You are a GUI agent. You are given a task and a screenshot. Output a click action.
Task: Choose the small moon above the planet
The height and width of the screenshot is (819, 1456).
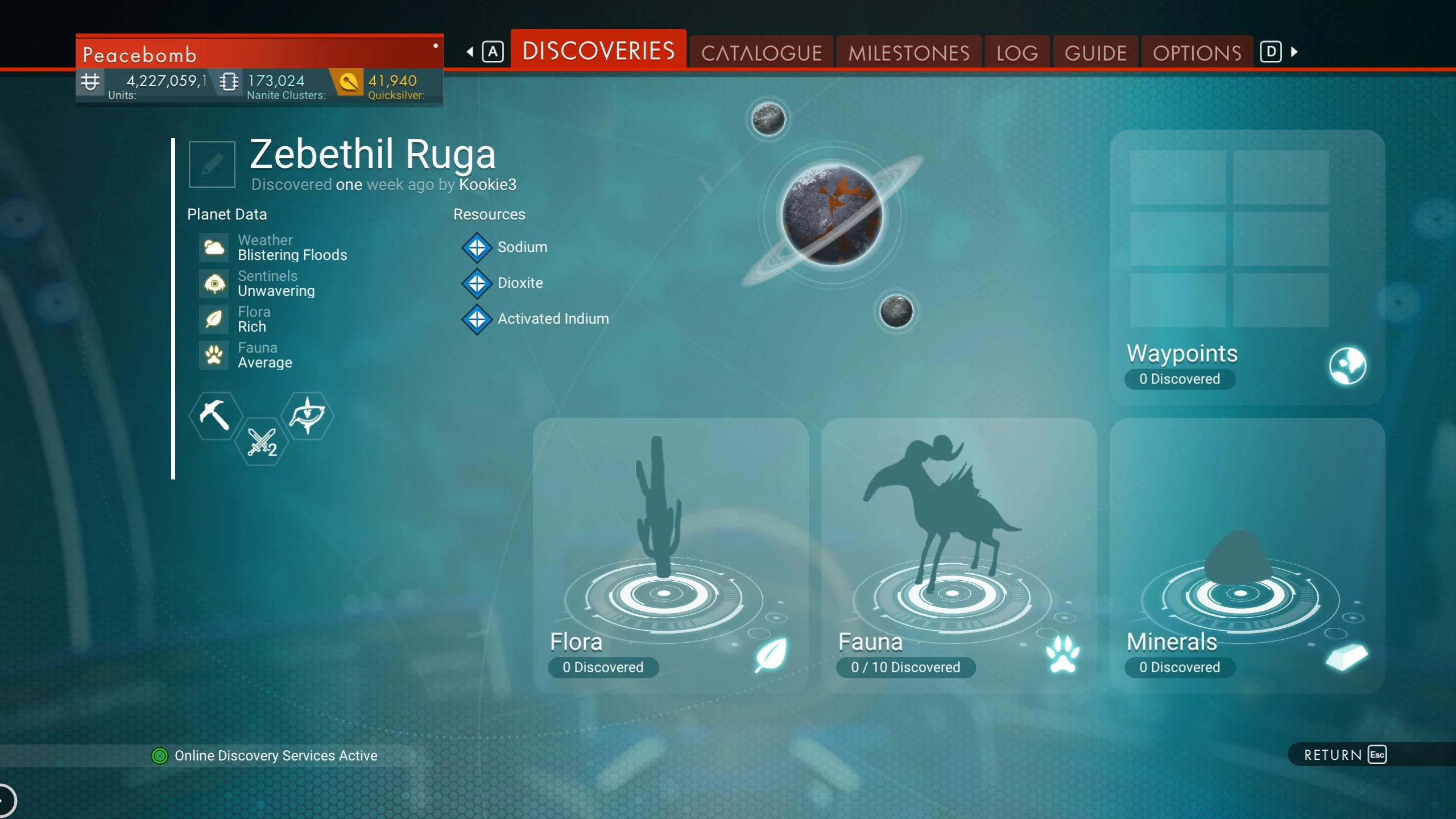tap(768, 119)
